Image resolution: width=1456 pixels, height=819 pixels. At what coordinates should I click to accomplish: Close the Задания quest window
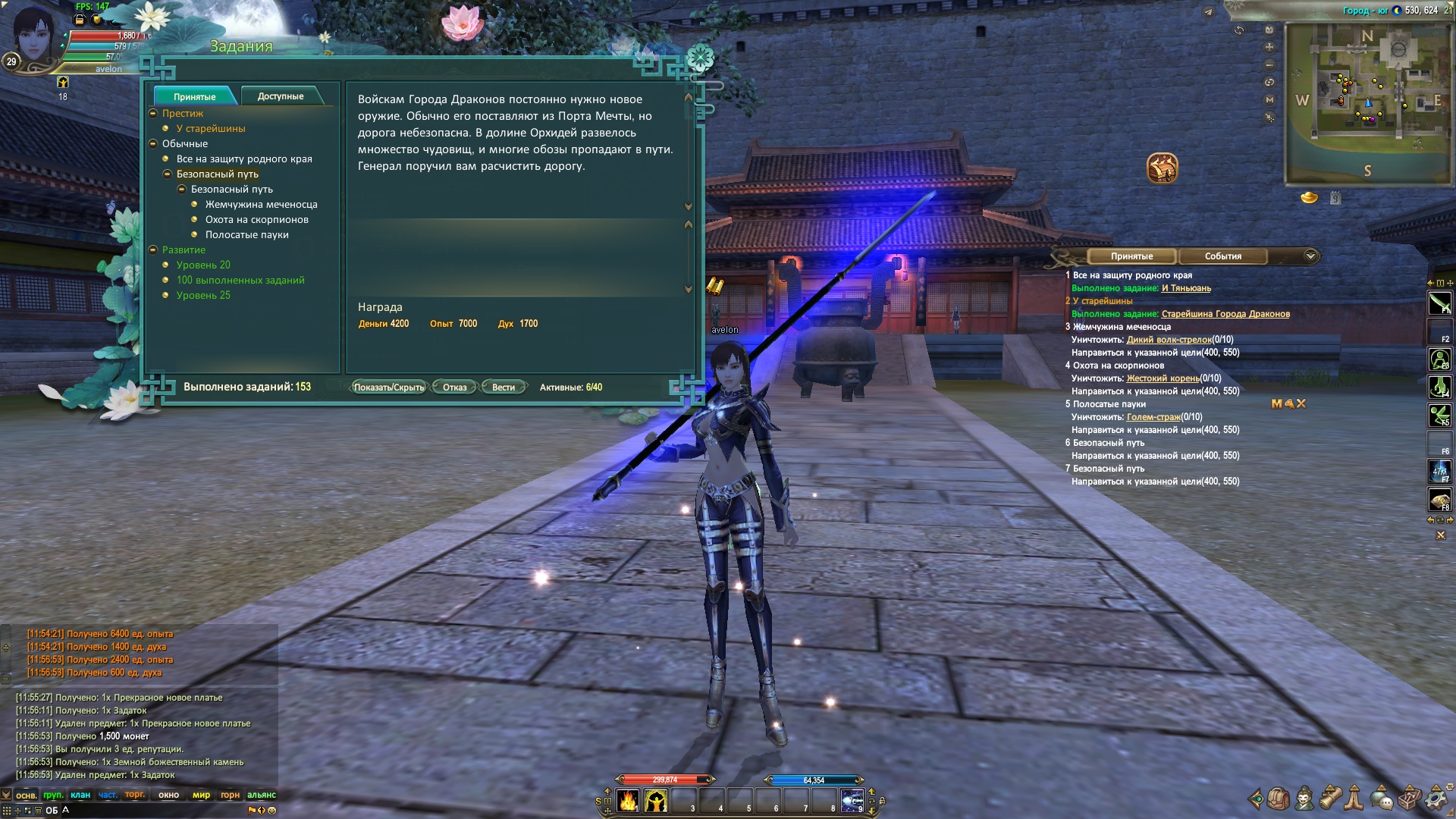click(700, 58)
